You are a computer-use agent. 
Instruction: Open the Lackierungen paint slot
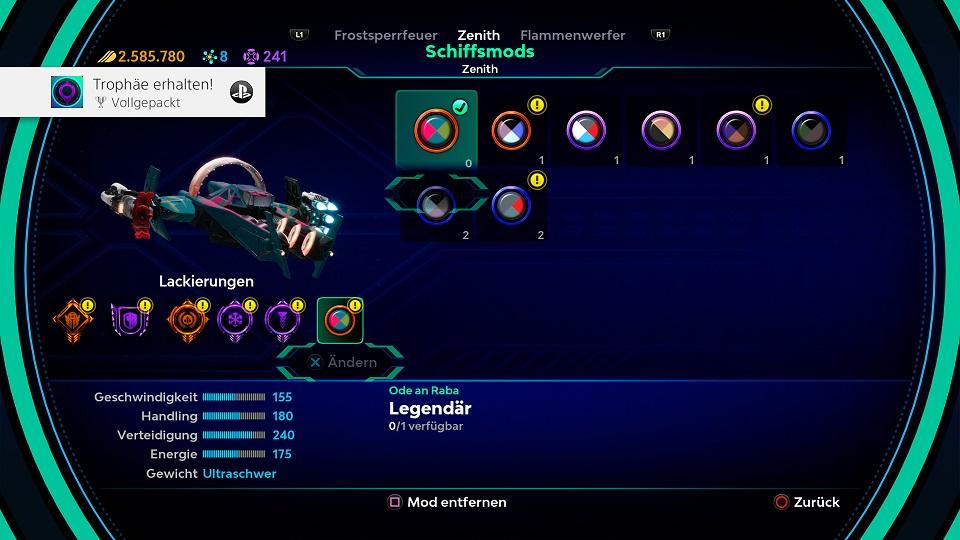[x=340, y=320]
